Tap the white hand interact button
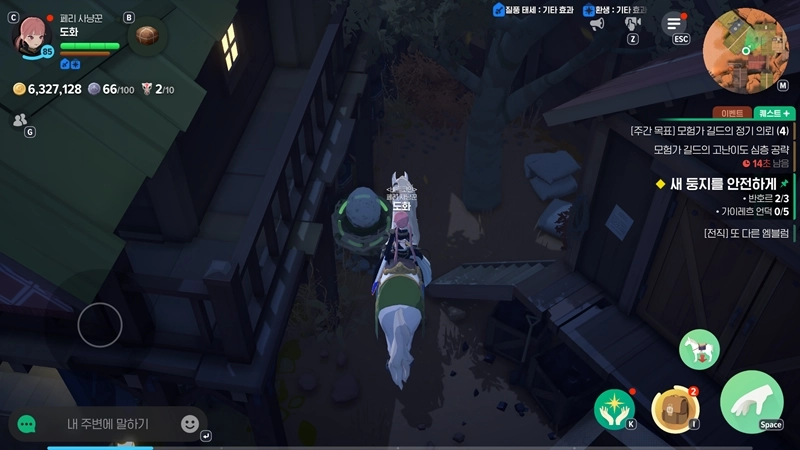The image size is (800, 450). tap(750, 402)
